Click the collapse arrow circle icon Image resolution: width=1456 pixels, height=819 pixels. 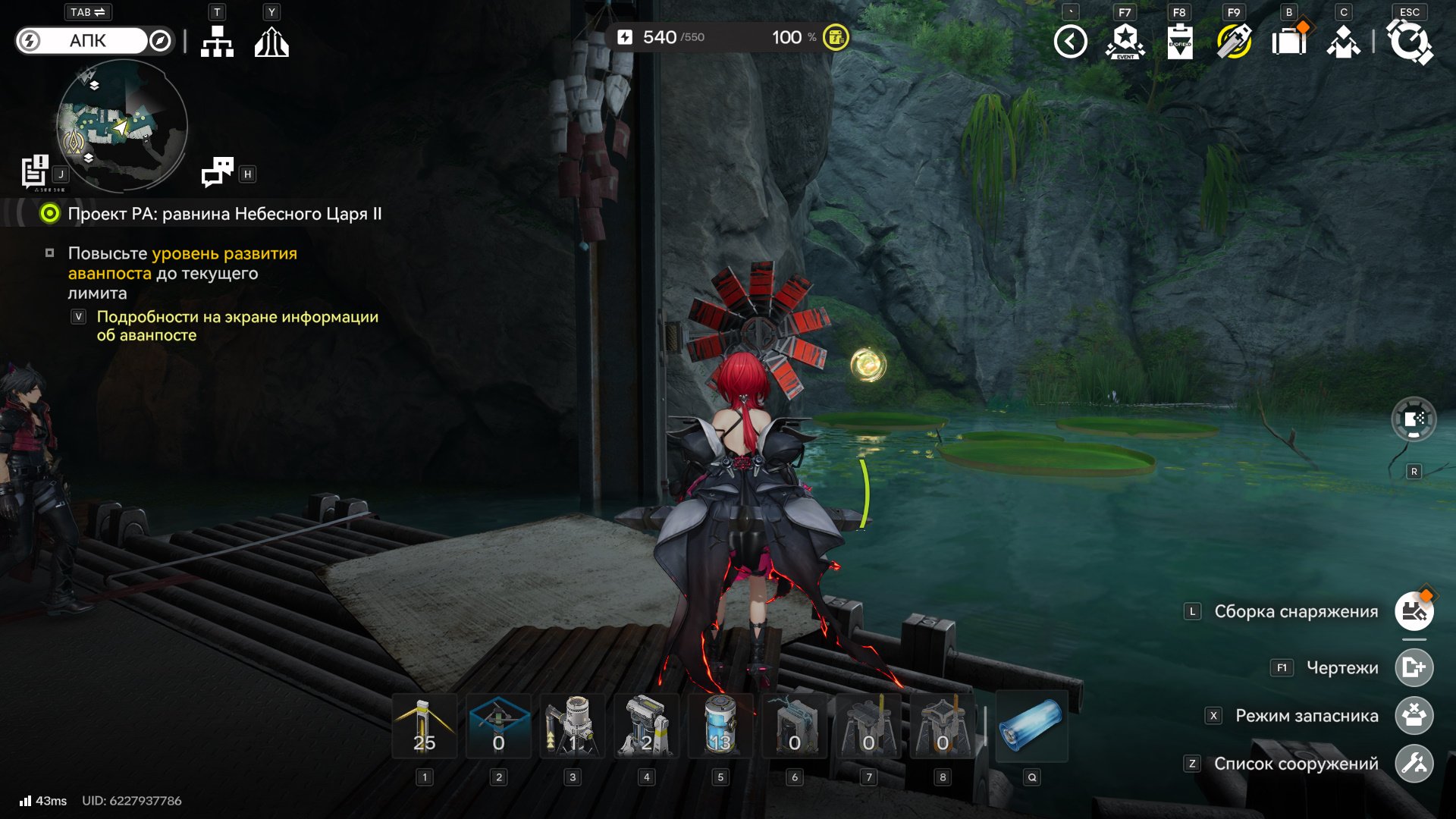point(1070,42)
